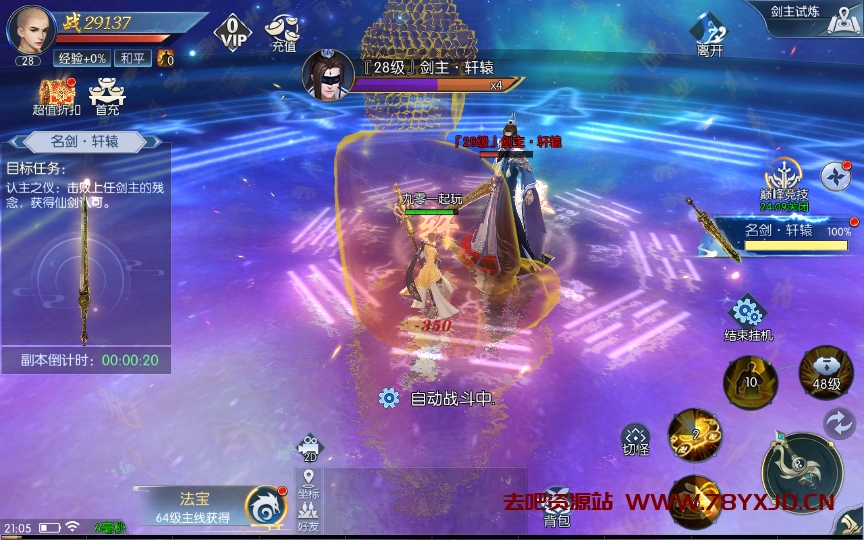Stop auto-battle with 结束挂机
The image size is (864, 540).
(x=747, y=317)
